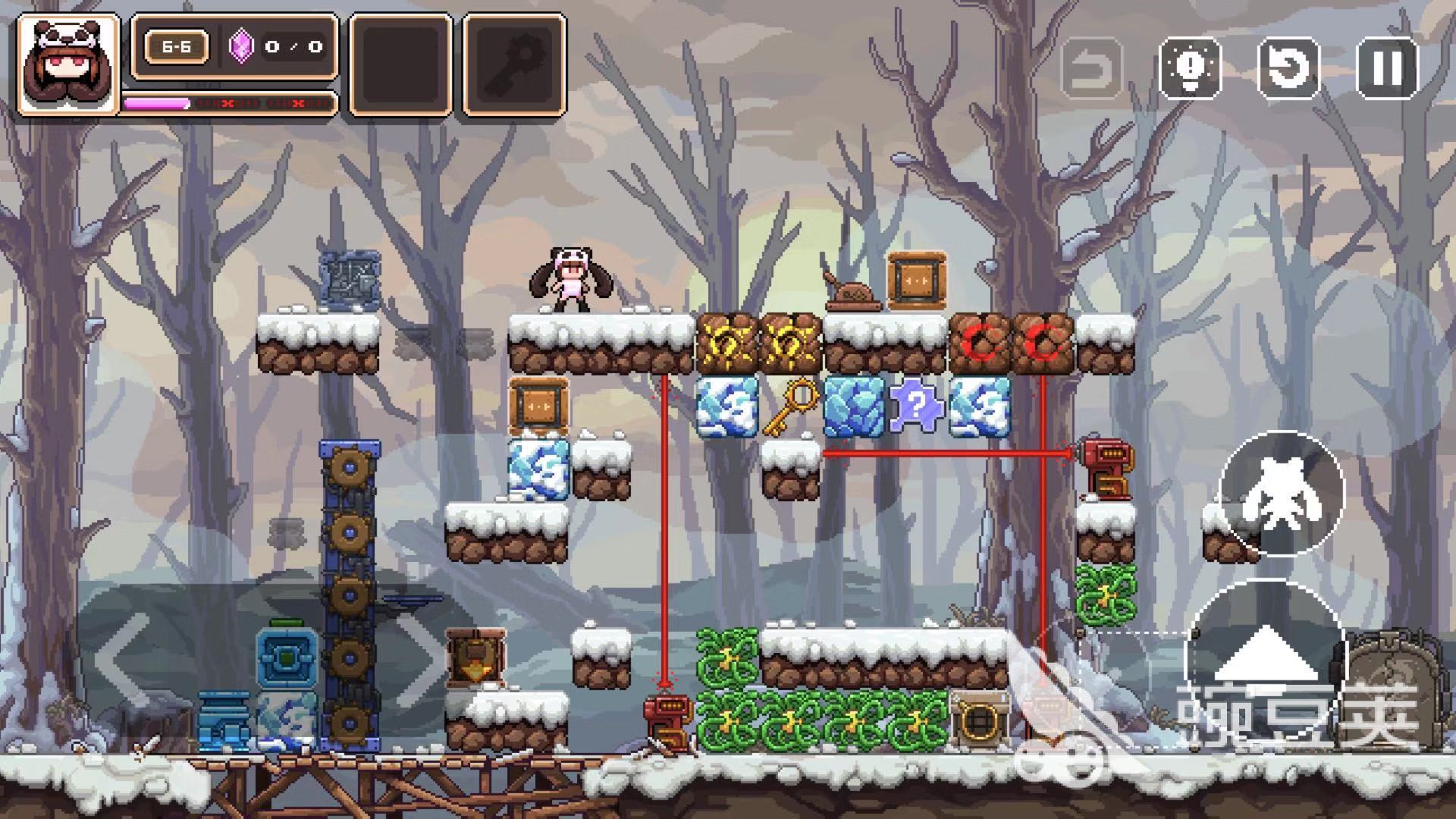Activate the bear transformation button
The height and width of the screenshot is (819, 1456).
tap(1282, 493)
